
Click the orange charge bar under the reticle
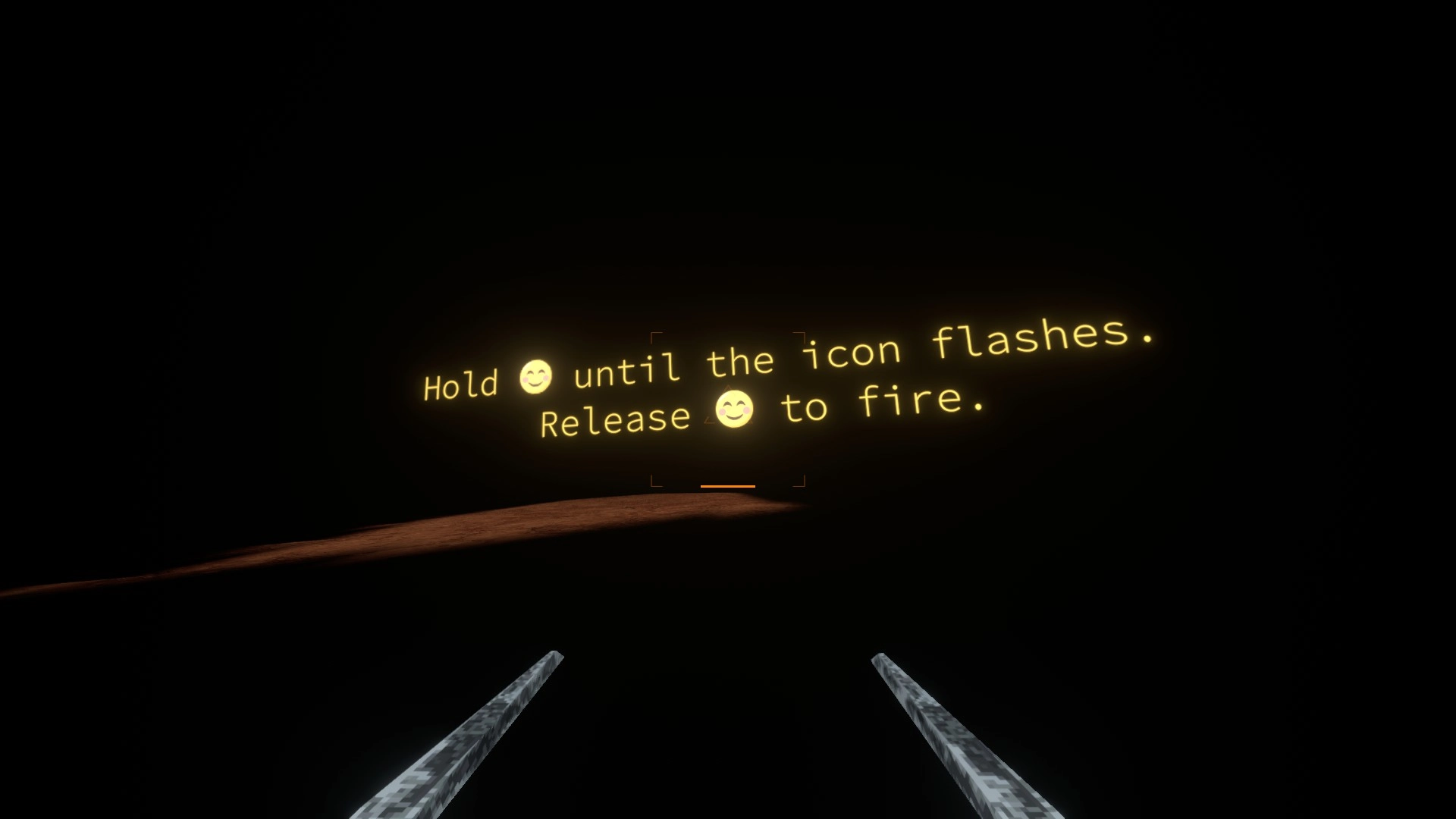(x=728, y=485)
